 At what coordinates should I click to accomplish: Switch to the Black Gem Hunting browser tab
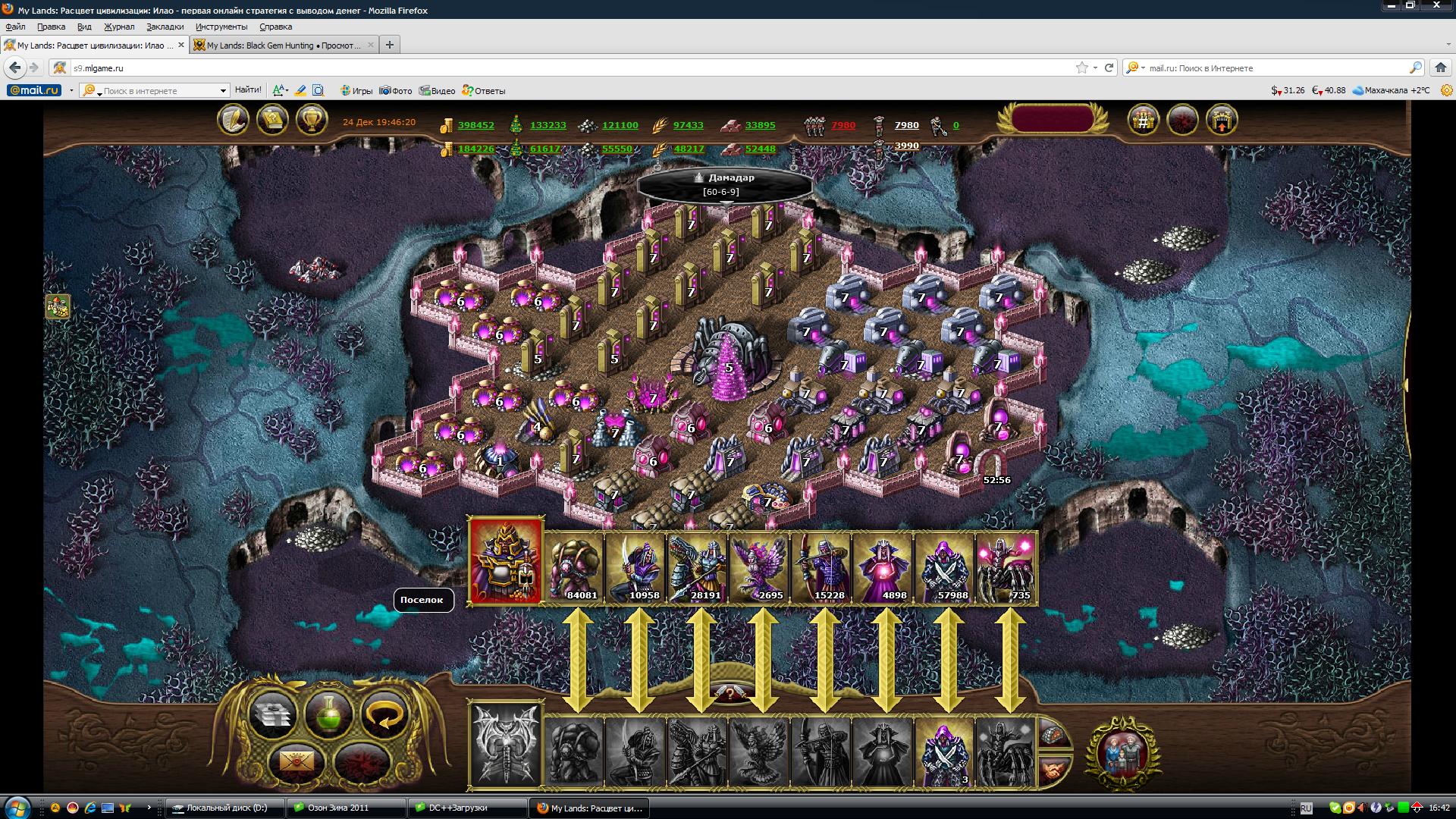pos(282,45)
